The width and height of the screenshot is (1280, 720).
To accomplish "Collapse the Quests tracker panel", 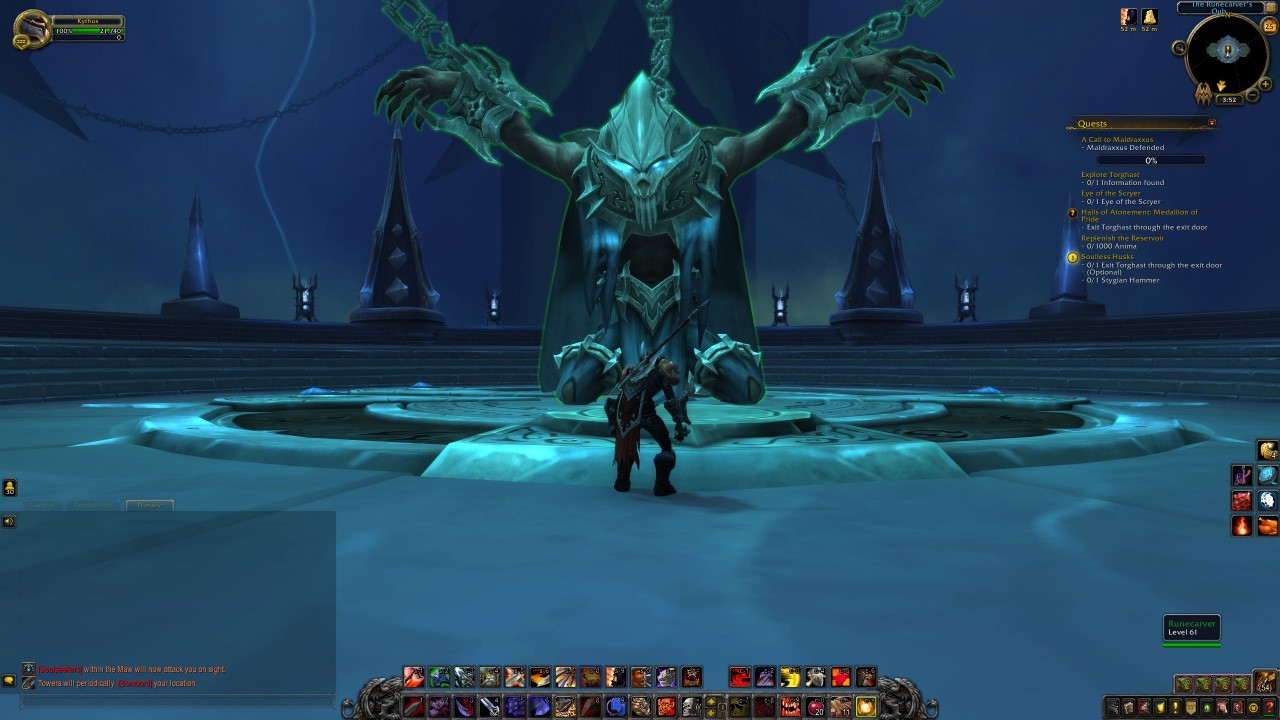I will [1211, 122].
